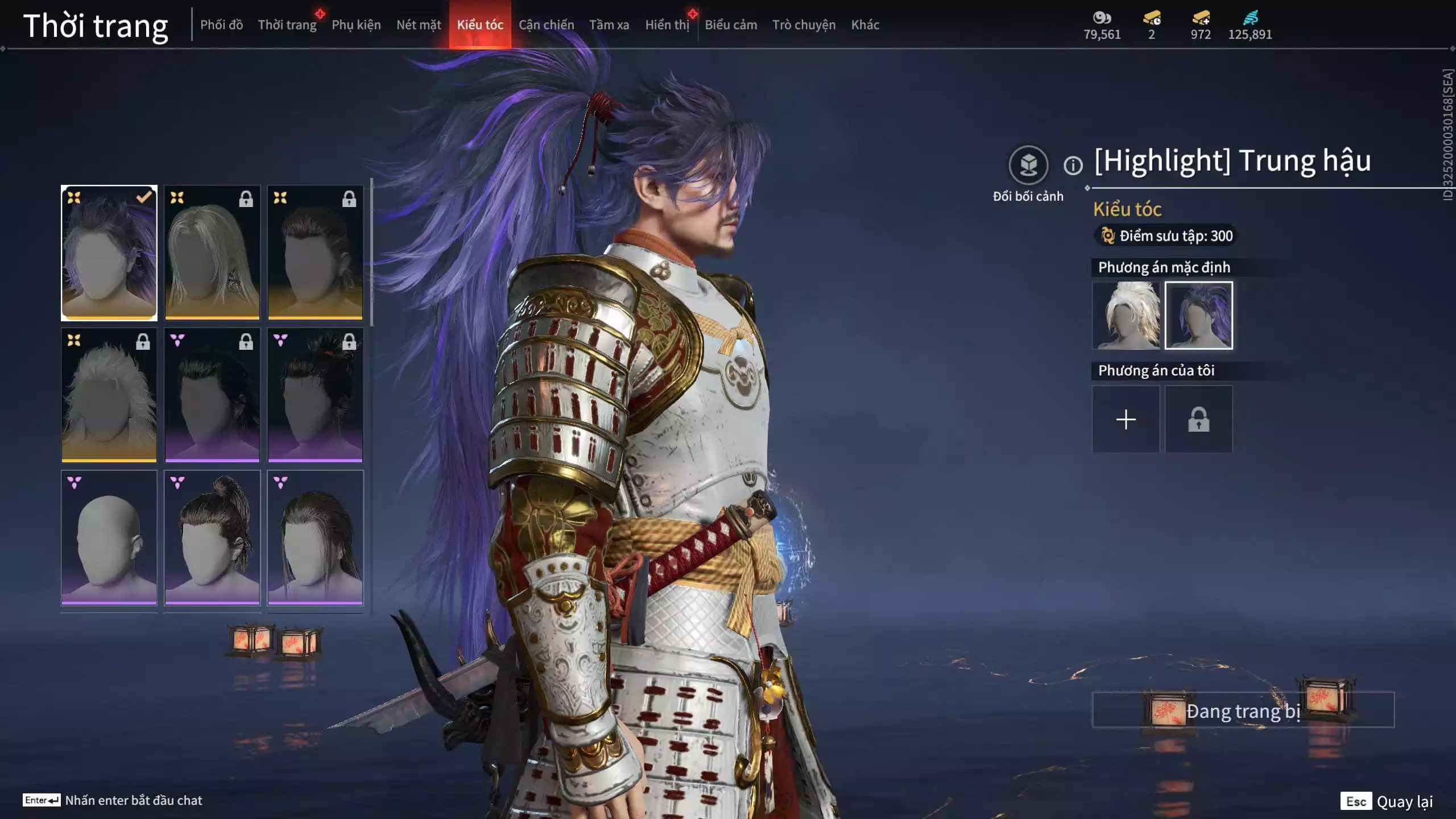
Task: Select the locked spiky white mane hairstyle
Action: pyautogui.click(x=109, y=395)
